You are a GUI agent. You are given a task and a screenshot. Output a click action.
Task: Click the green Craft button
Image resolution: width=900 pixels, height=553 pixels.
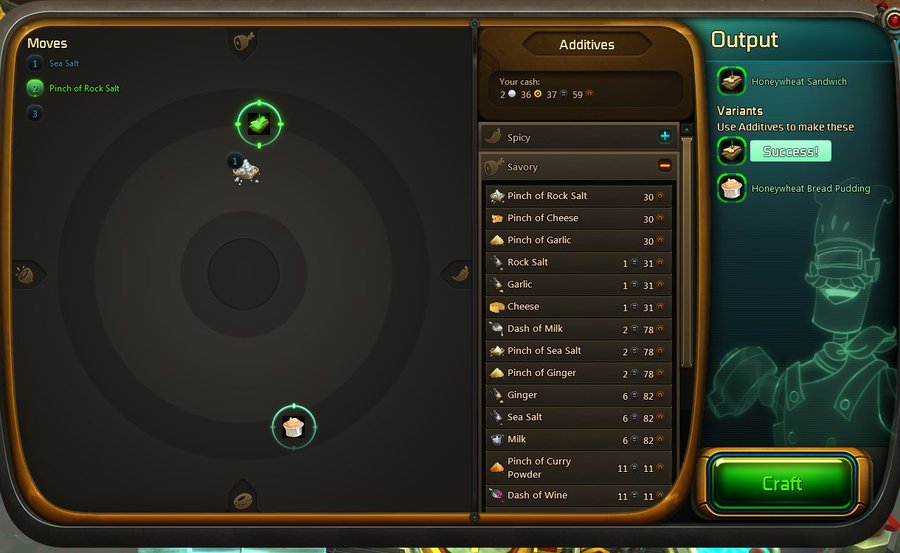pyautogui.click(x=782, y=483)
